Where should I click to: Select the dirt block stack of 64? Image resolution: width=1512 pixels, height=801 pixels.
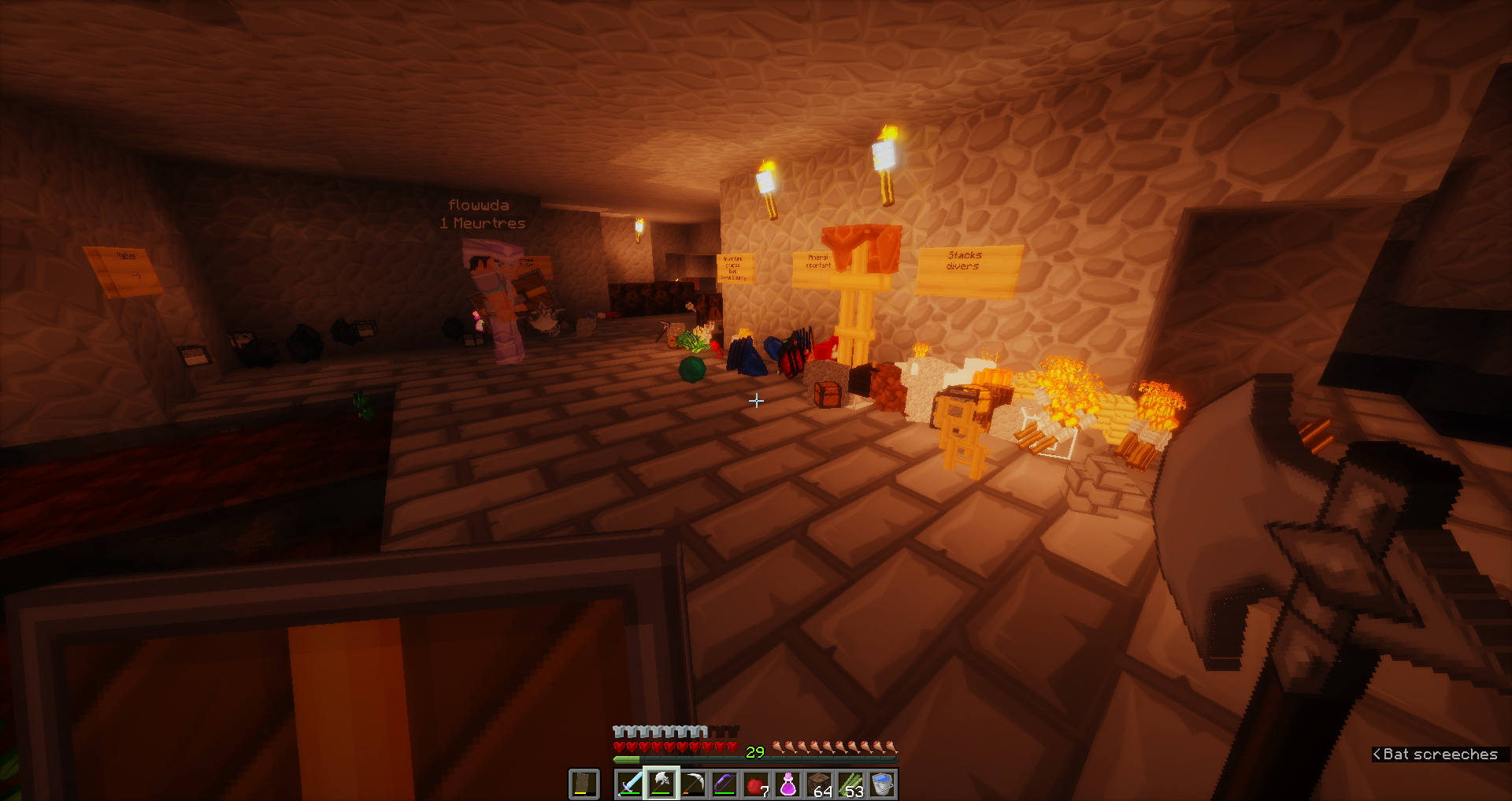pyautogui.click(x=820, y=784)
